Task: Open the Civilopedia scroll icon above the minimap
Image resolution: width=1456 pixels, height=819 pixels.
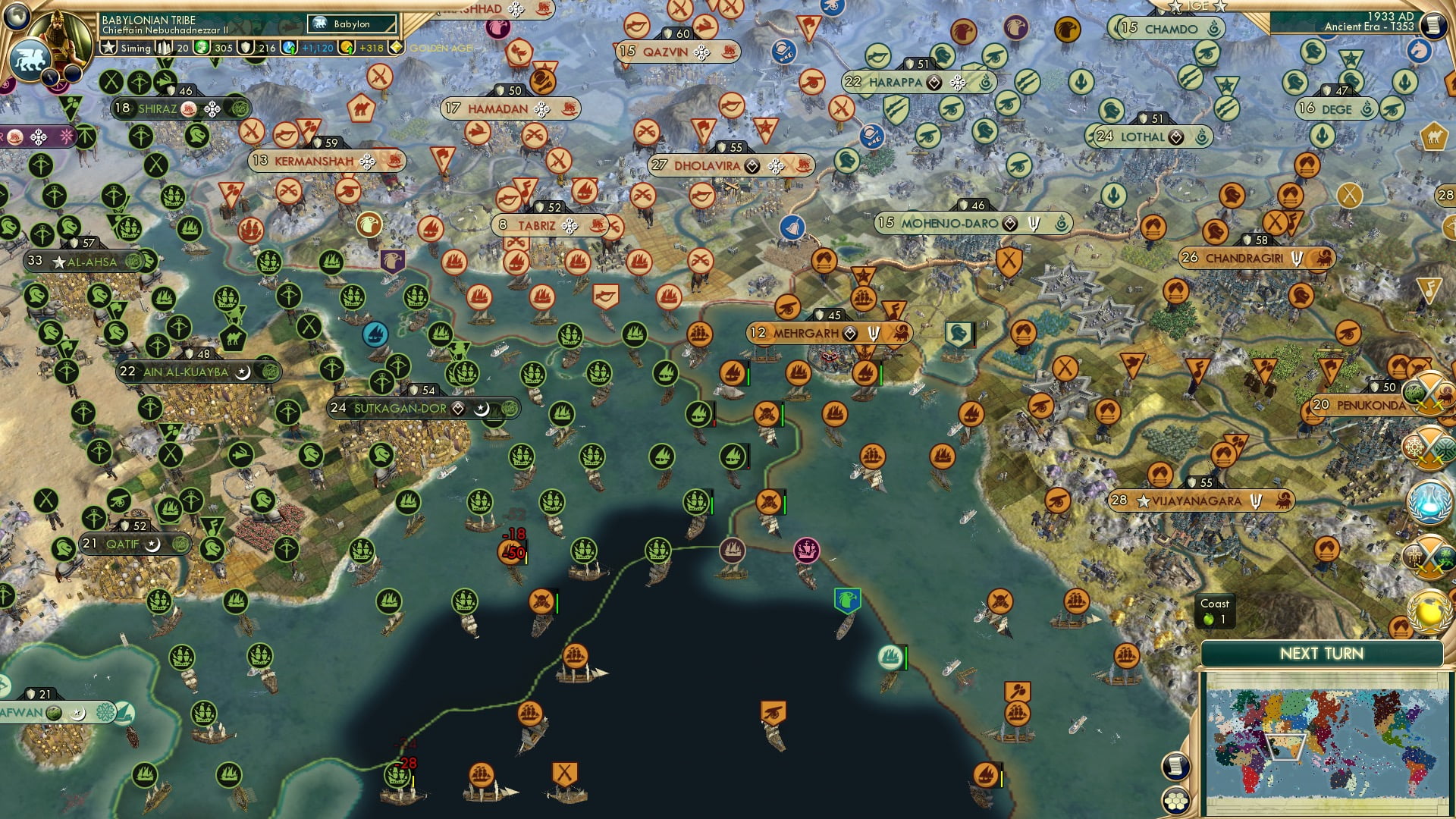Action: click(1176, 767)
